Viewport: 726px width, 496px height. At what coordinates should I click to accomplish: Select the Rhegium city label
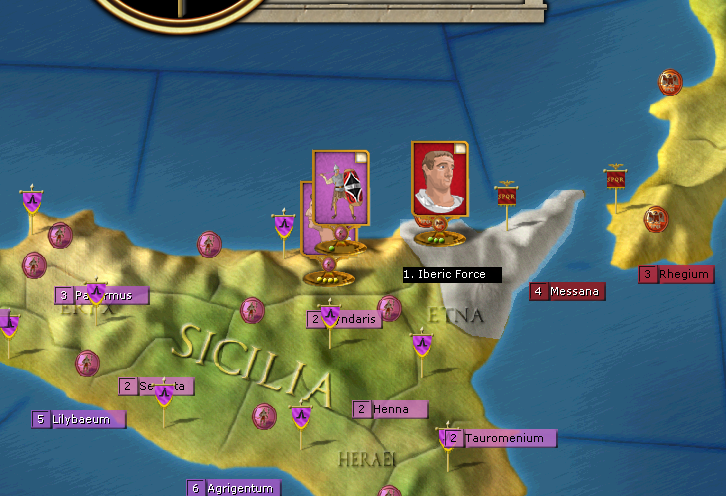677,274
